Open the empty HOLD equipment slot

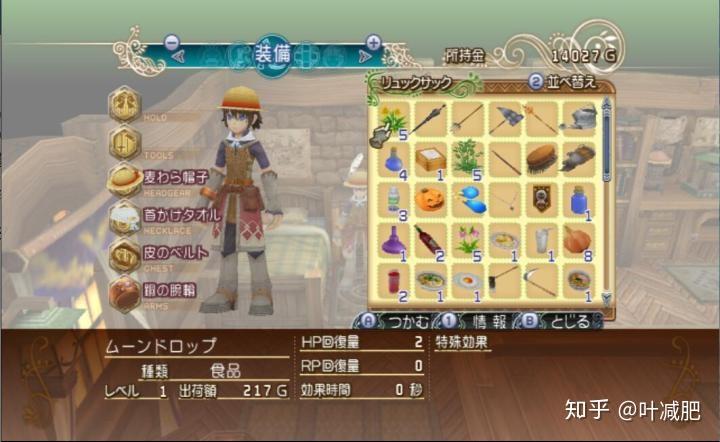pyautogui.click(x=125, y=104)
